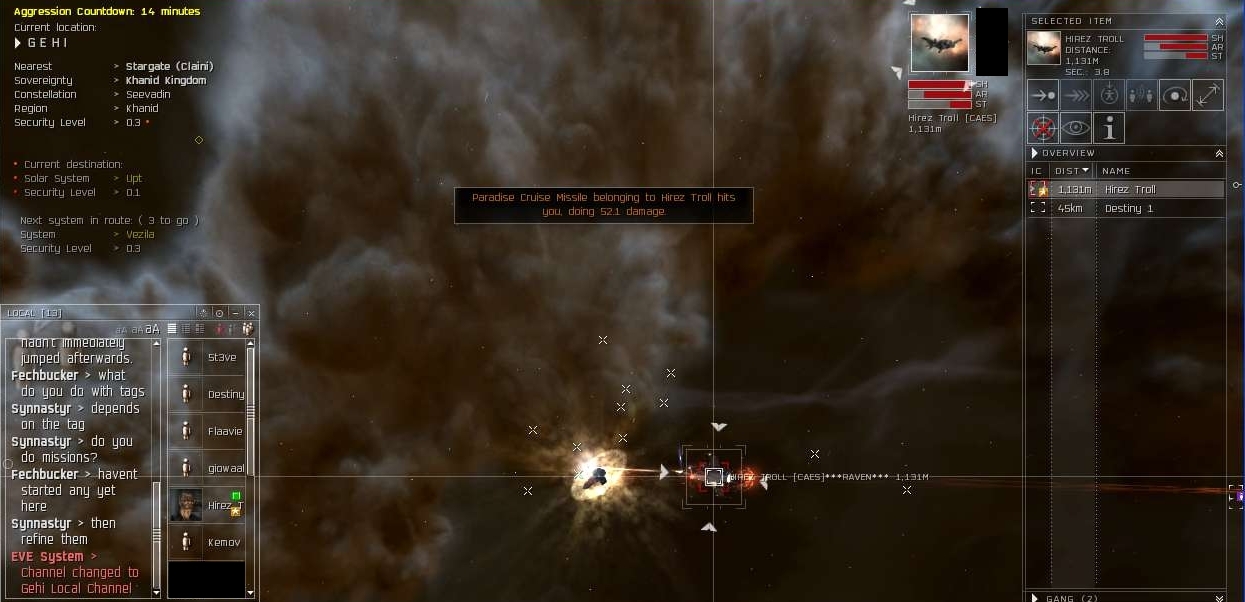
Task: Click the triple-chevron warp-to icon
Action: point(1076,95)
